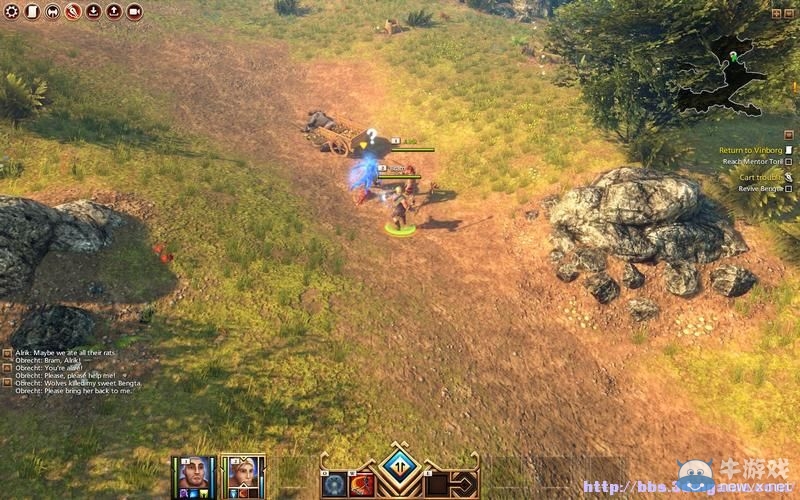Click the upload-arrow load icon
Viewport: 800px width, 500px height.
coord(113,12)
